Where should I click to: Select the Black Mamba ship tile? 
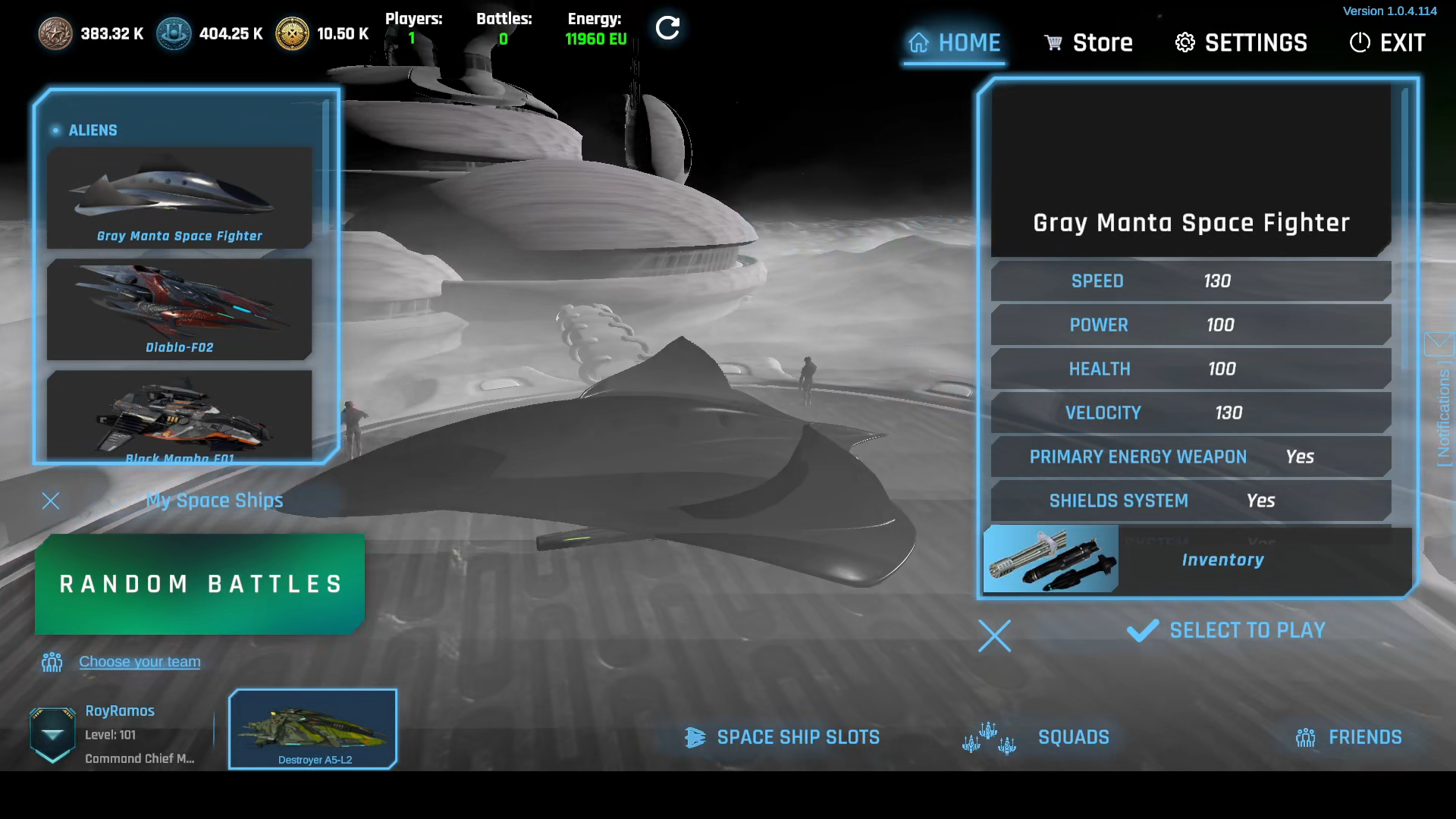(180, 415)
